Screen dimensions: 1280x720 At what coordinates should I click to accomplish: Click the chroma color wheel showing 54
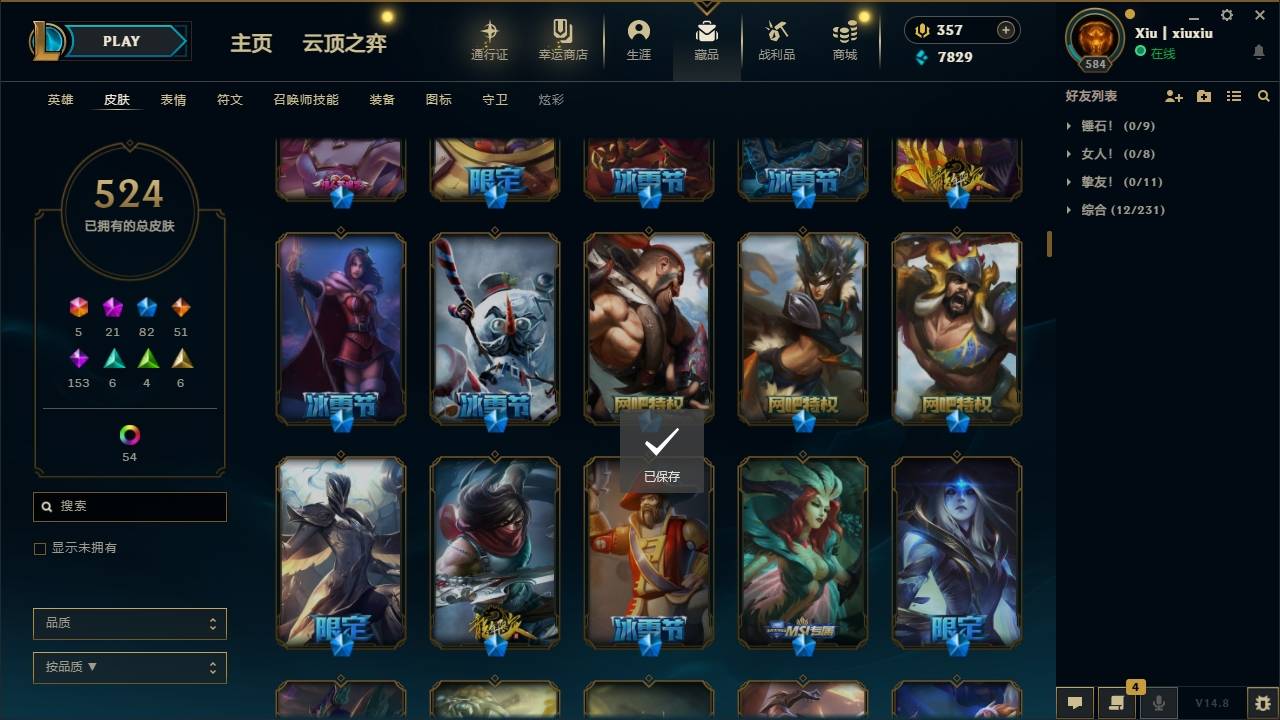(x=128, y=434)
